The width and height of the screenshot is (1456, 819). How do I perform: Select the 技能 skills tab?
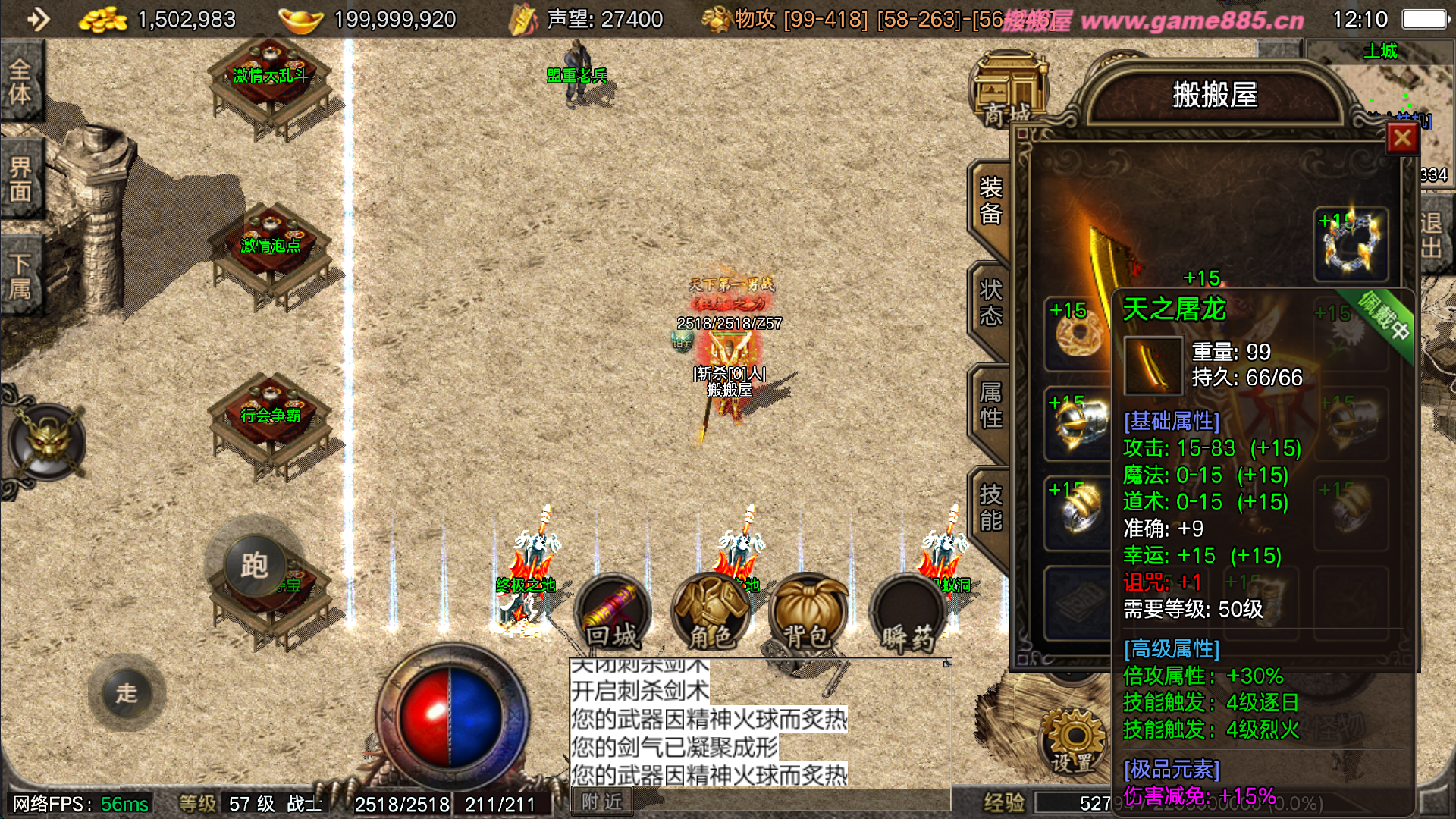tap(990, 507)
